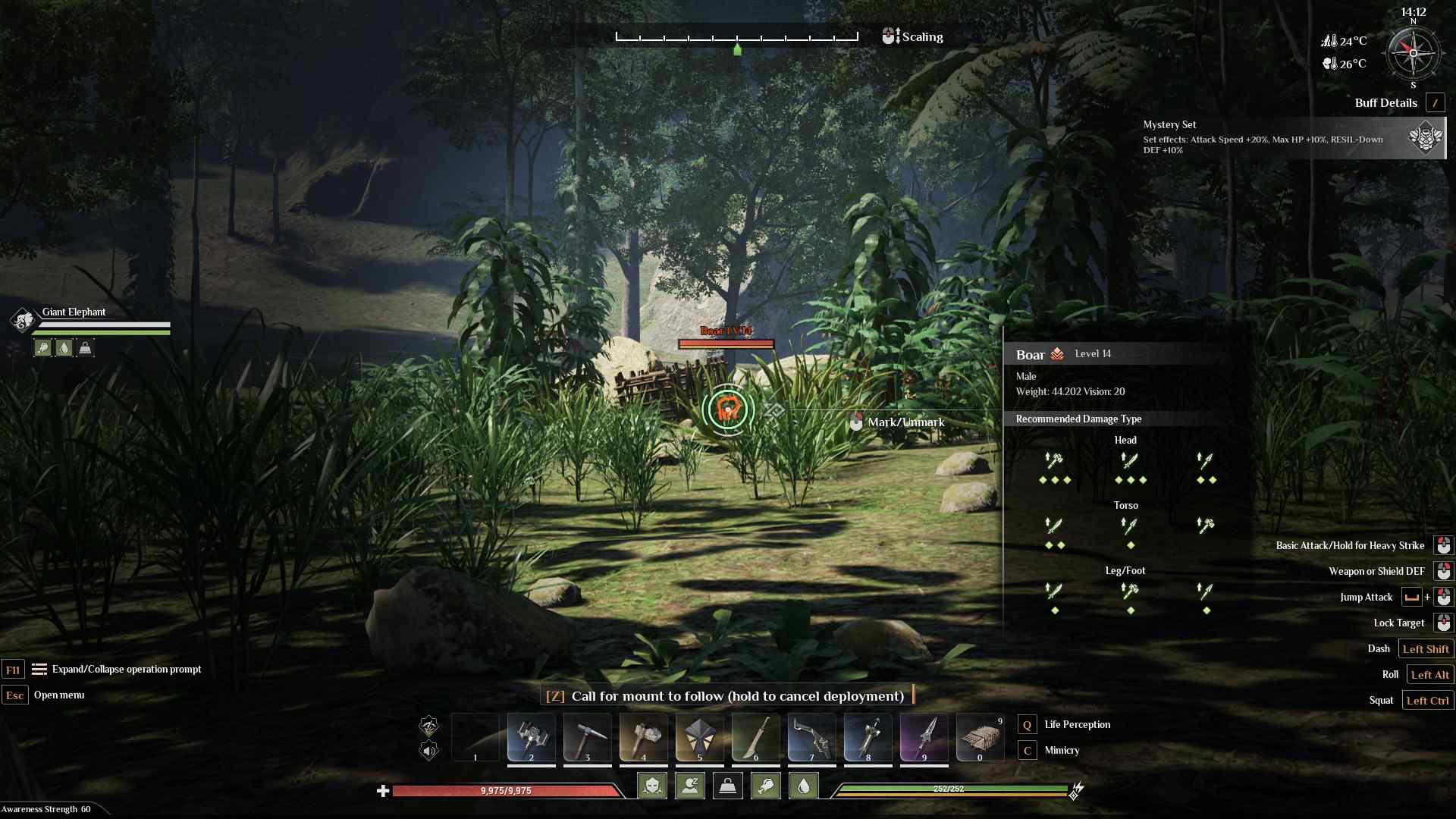
Task: Select the glaive in hotbar slot 6
Action: (755, 738)
